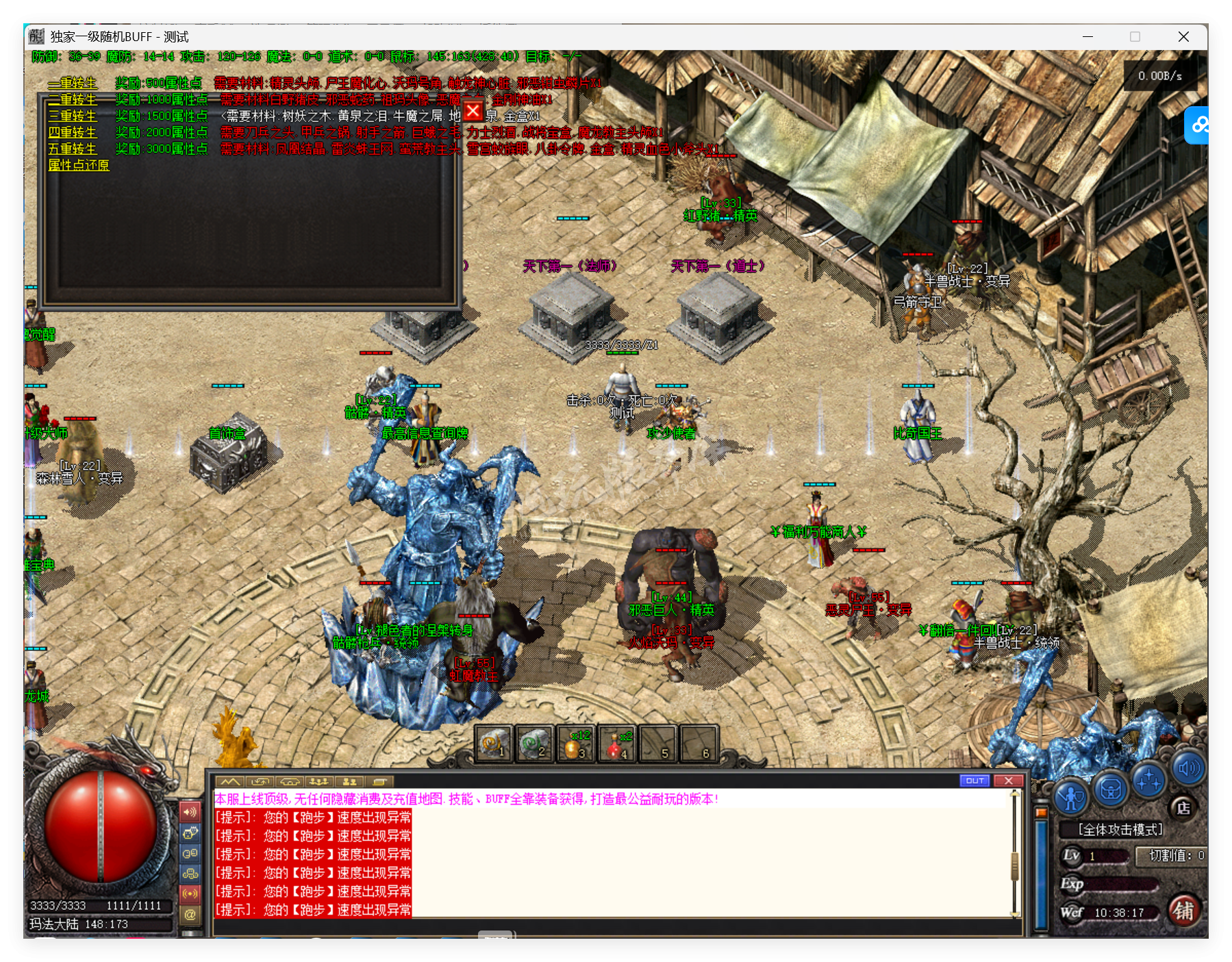Click the @ chat channel button
This screenshot has width=1232, height=962.
190,913
